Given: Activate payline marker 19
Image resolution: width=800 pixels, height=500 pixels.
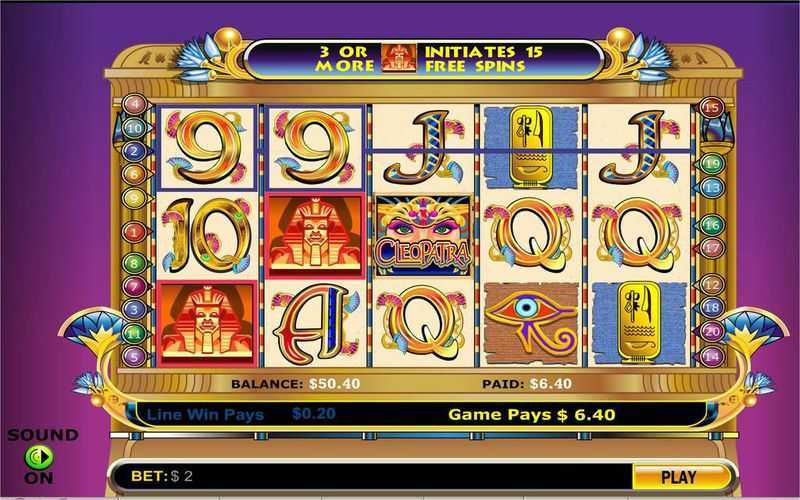Looking at the screenshot, I should (x=711, y=163).
